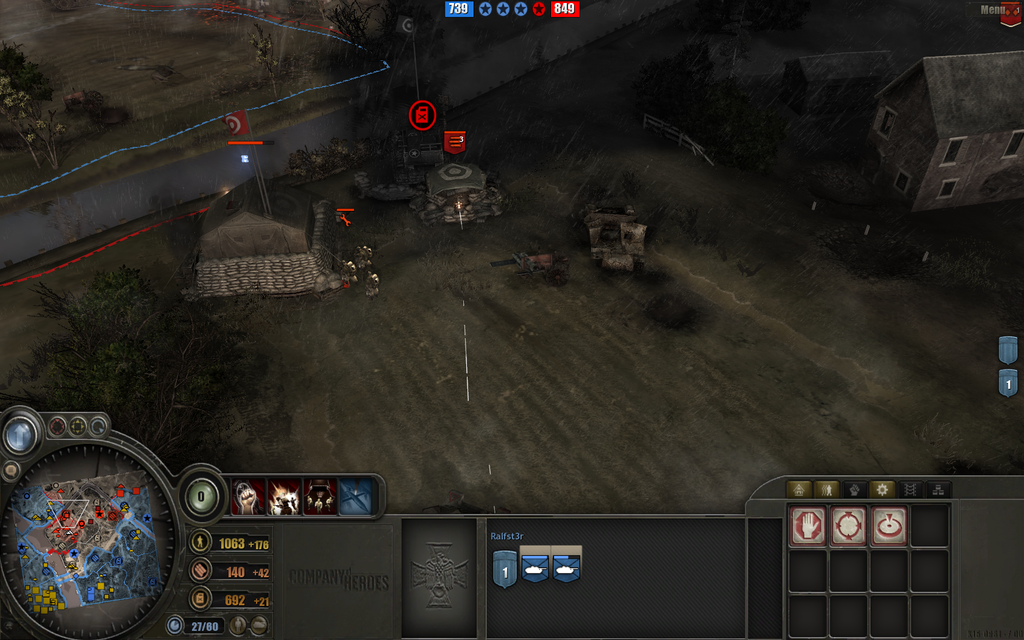Select the soldiers squad commander ability
This screenshot has width=1024, height=640.
(321, 497)
